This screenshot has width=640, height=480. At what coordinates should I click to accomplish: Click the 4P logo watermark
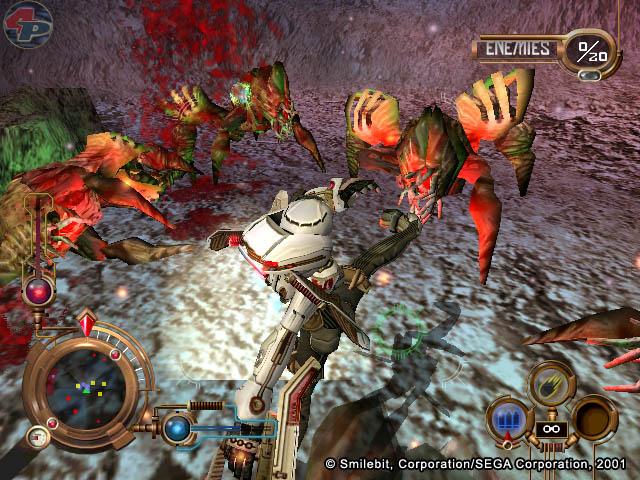pos(27,24)
